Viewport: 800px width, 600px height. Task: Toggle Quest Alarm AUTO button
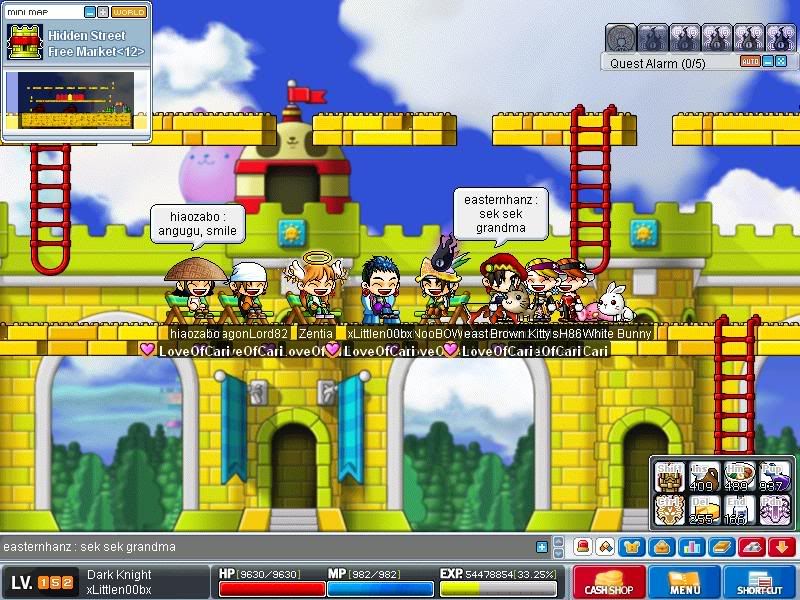pyautogui.click(x=750, y=62)
